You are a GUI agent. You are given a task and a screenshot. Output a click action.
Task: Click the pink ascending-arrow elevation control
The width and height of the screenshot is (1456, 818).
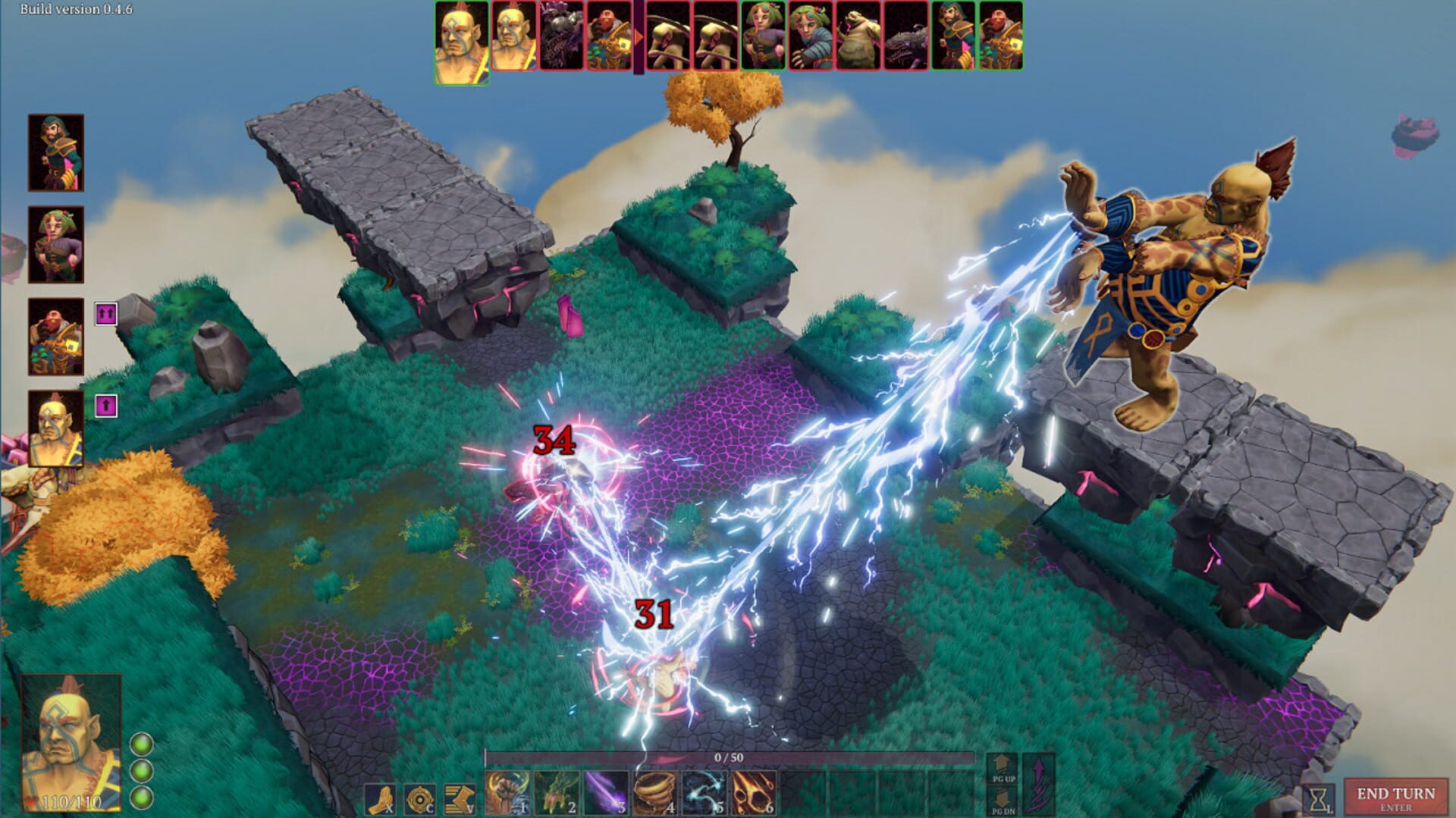(x=1037, y=786)
